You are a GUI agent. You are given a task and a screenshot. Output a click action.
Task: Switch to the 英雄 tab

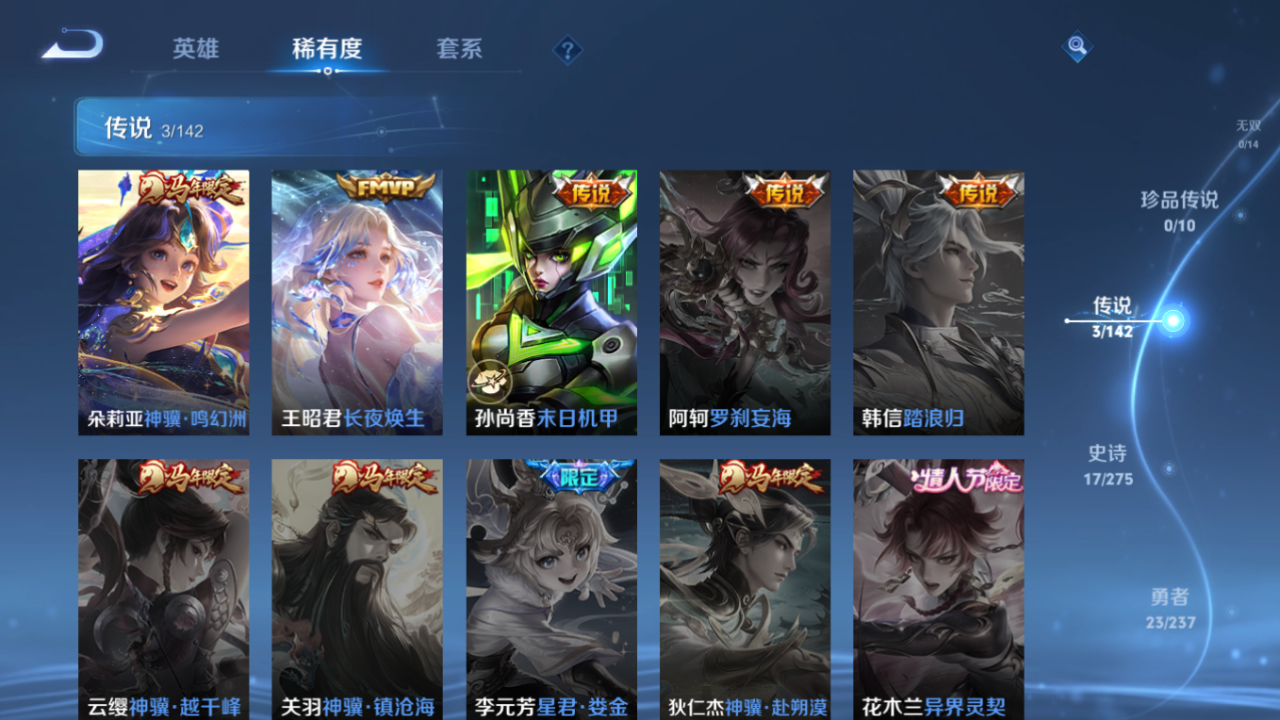196,48
